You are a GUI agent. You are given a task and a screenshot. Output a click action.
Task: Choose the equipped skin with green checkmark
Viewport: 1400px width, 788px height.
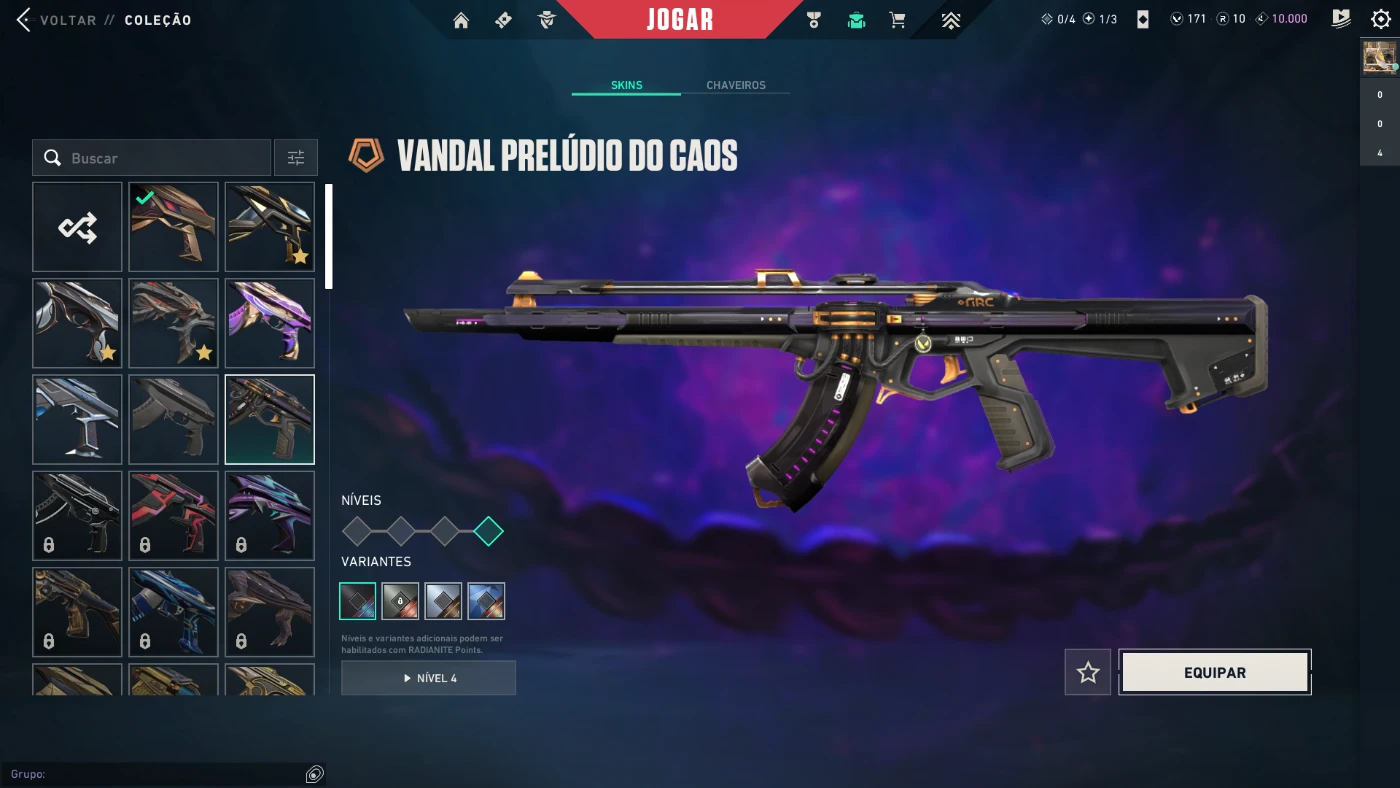point(173,227)
